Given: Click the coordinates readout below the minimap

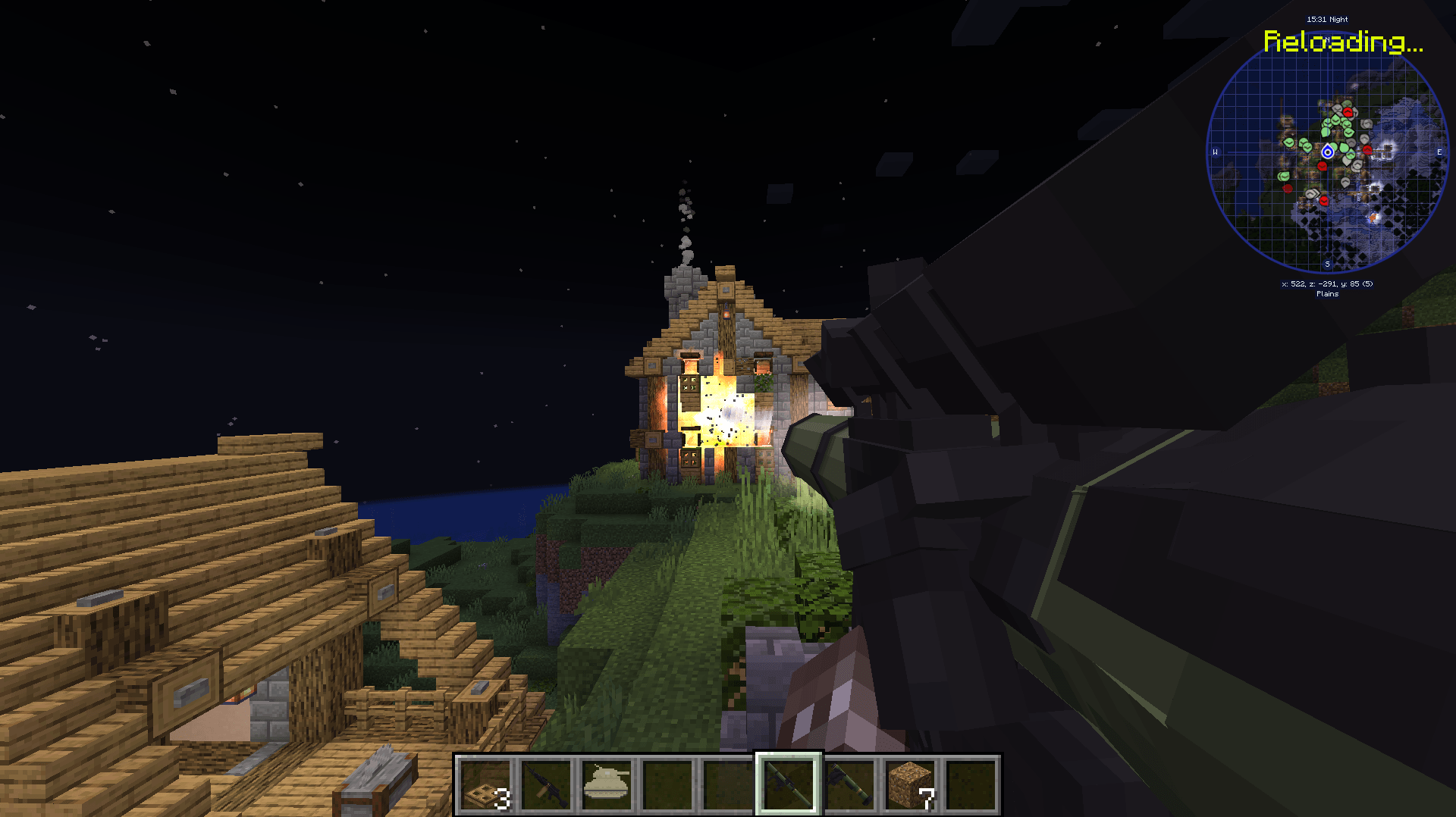Looking at the screenshot, I should tap(1328, 283).
